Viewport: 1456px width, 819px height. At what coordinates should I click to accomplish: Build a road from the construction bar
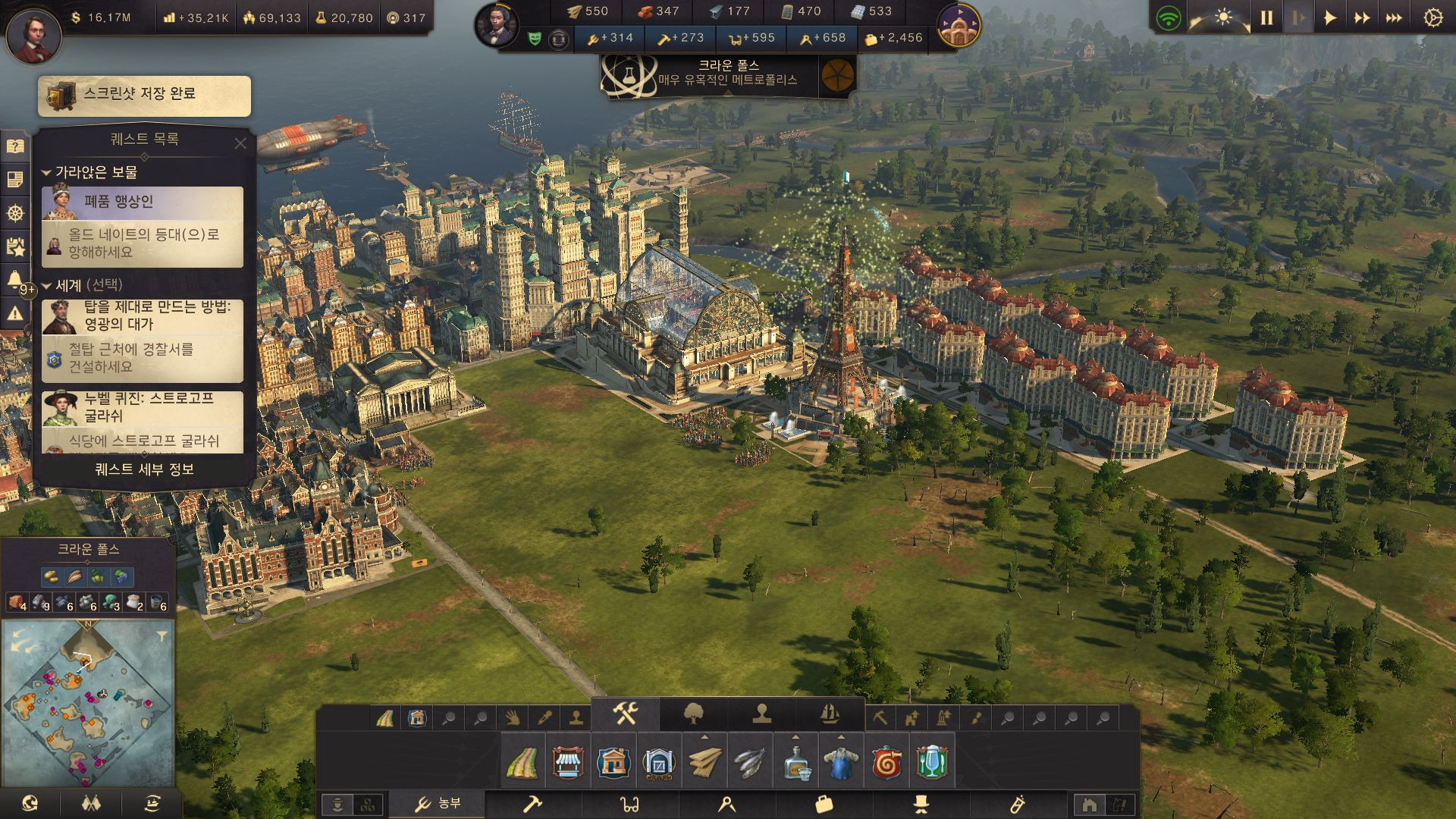[x=522, y=761]
